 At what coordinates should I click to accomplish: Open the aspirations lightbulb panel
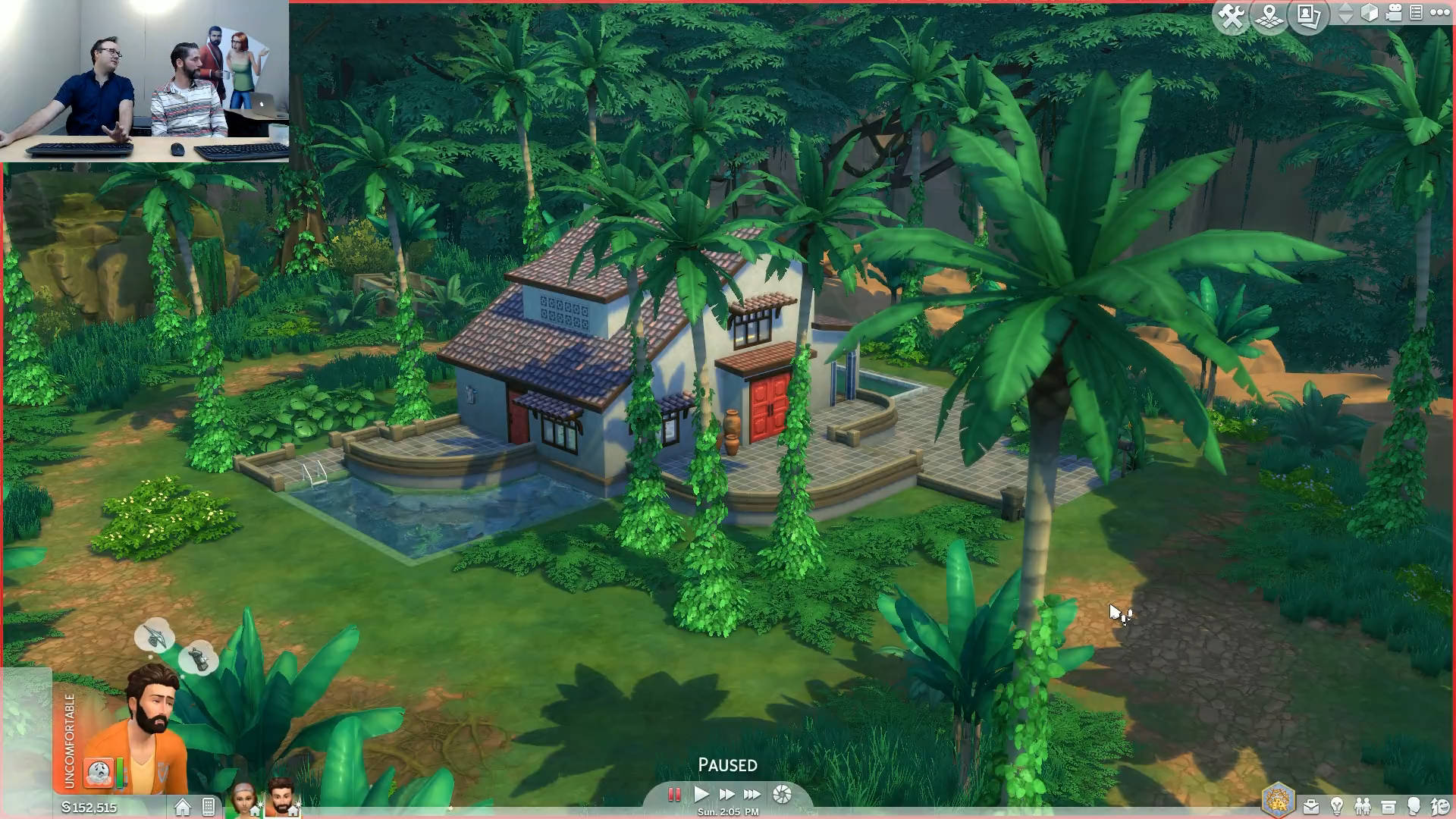click(1337, 806)
